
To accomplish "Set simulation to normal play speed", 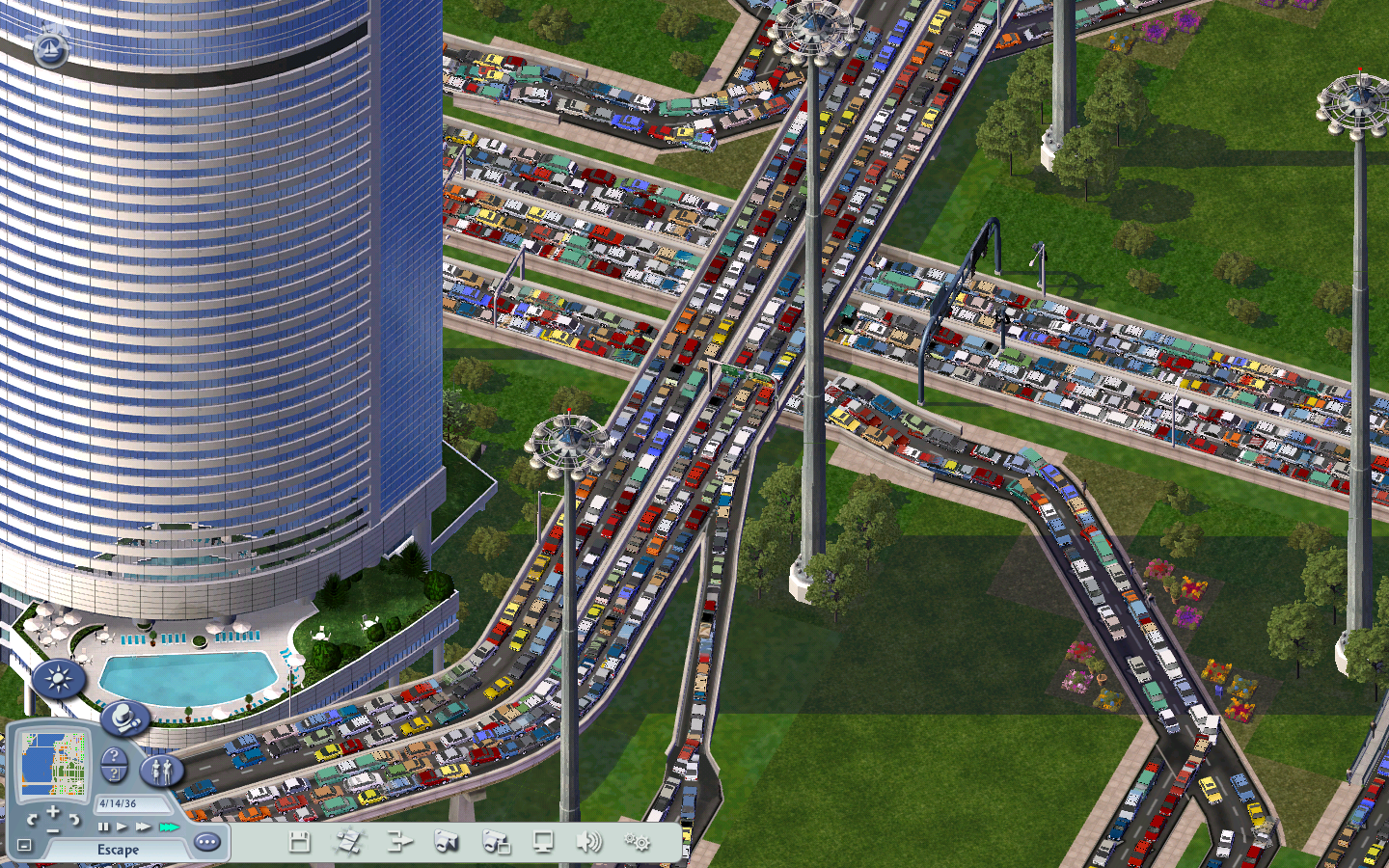I will (122, 827).
